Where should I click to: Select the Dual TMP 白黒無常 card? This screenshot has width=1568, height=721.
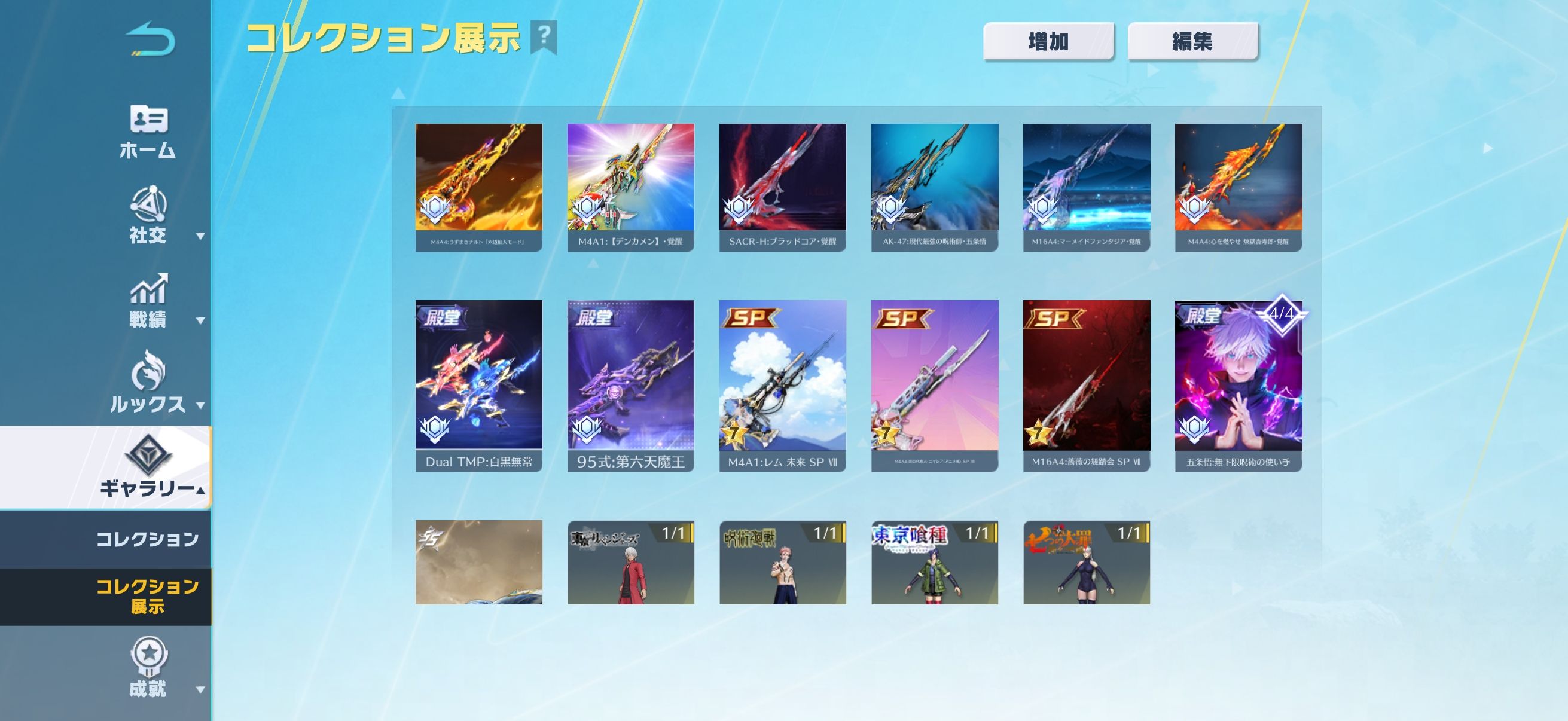(478, 385)
